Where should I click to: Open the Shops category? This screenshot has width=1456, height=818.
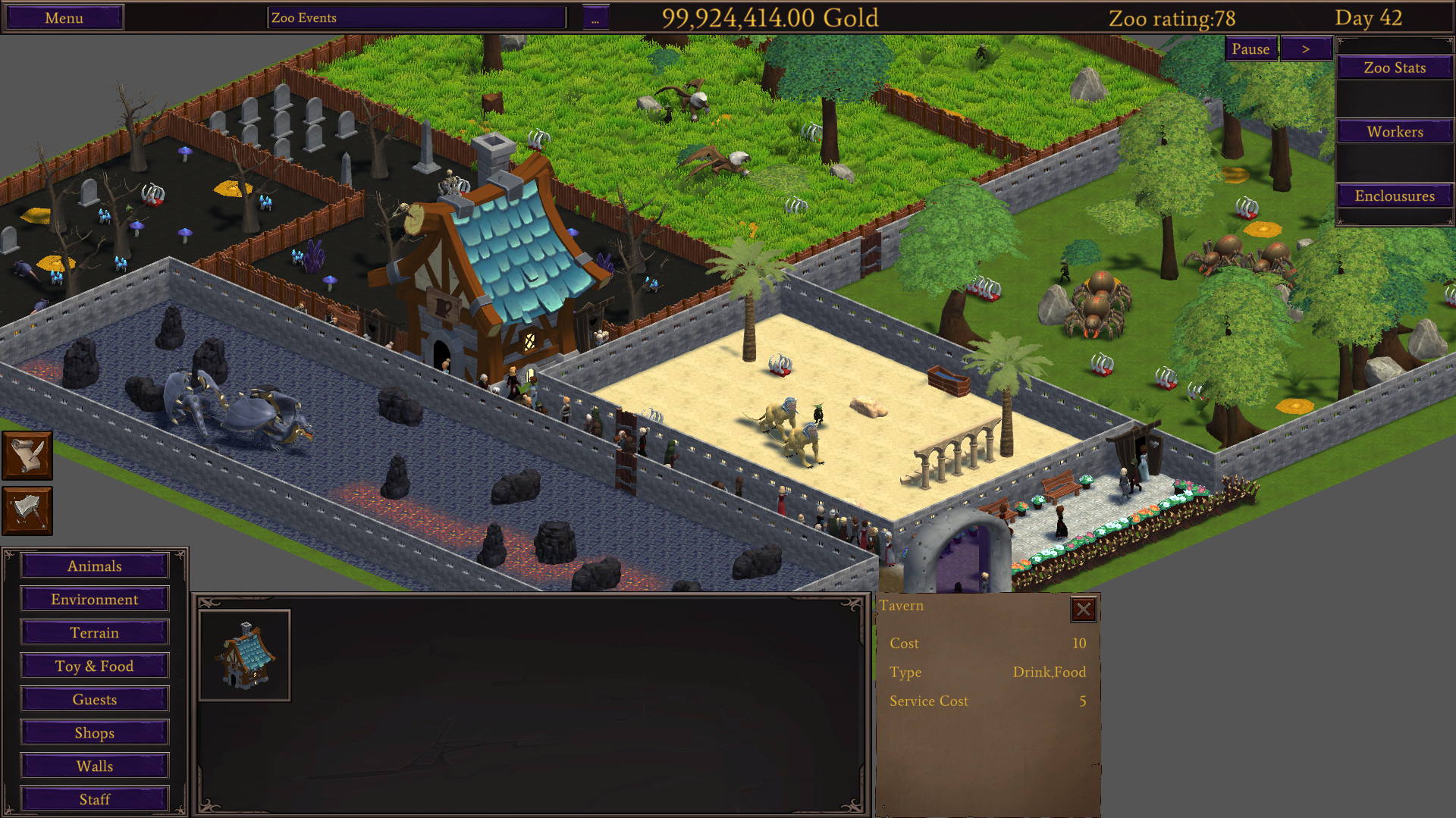[x=94, y=732]
